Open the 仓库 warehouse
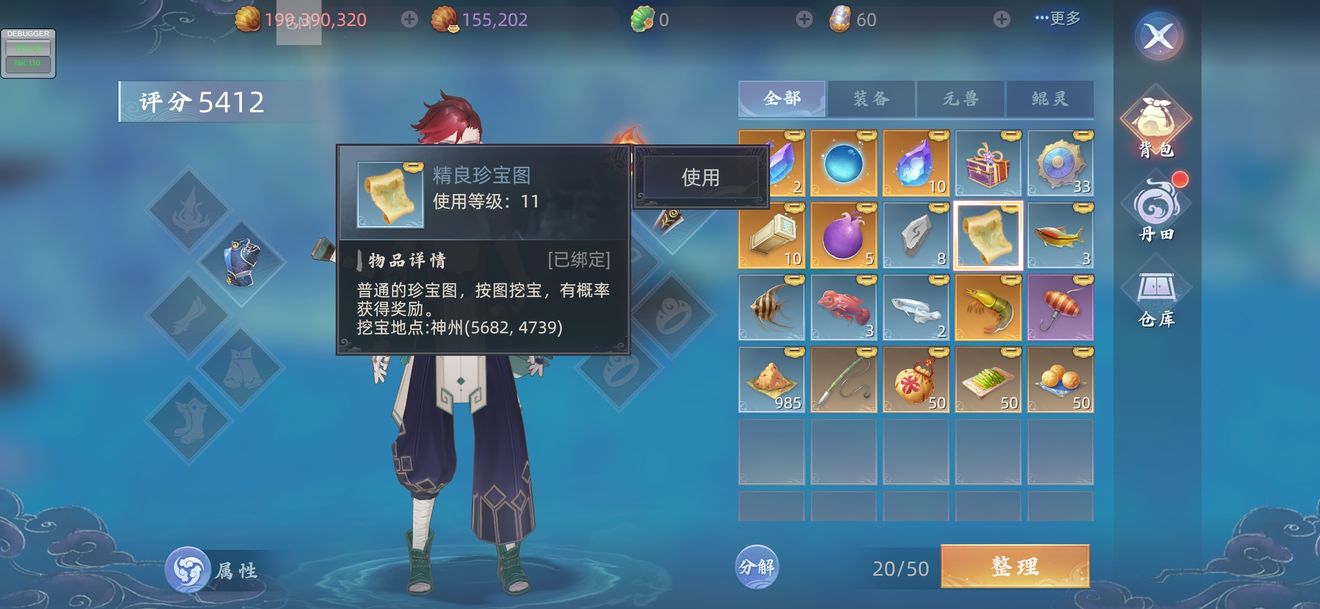 (1156, 297)
